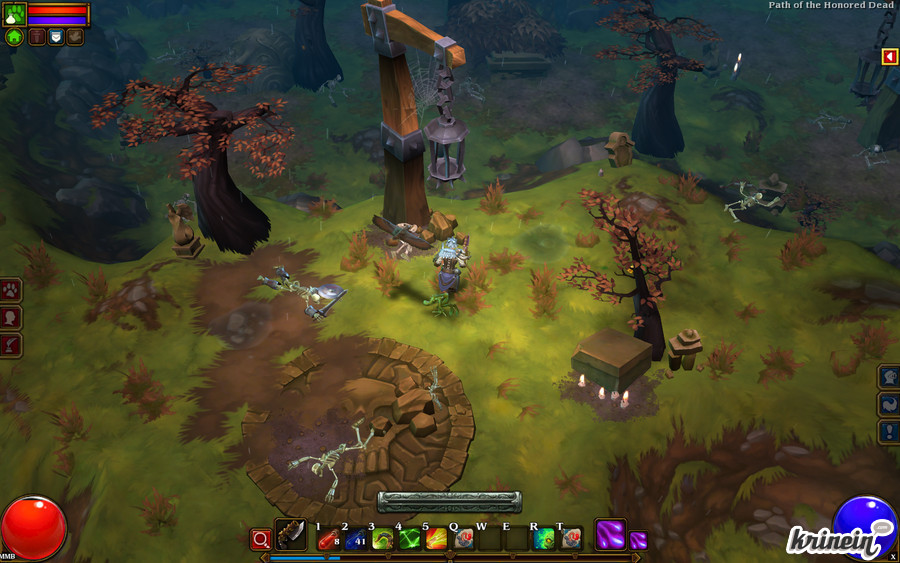Select the large purple claw skill
The width and height of the screenshot is (900, 563).
coord(610,534)
